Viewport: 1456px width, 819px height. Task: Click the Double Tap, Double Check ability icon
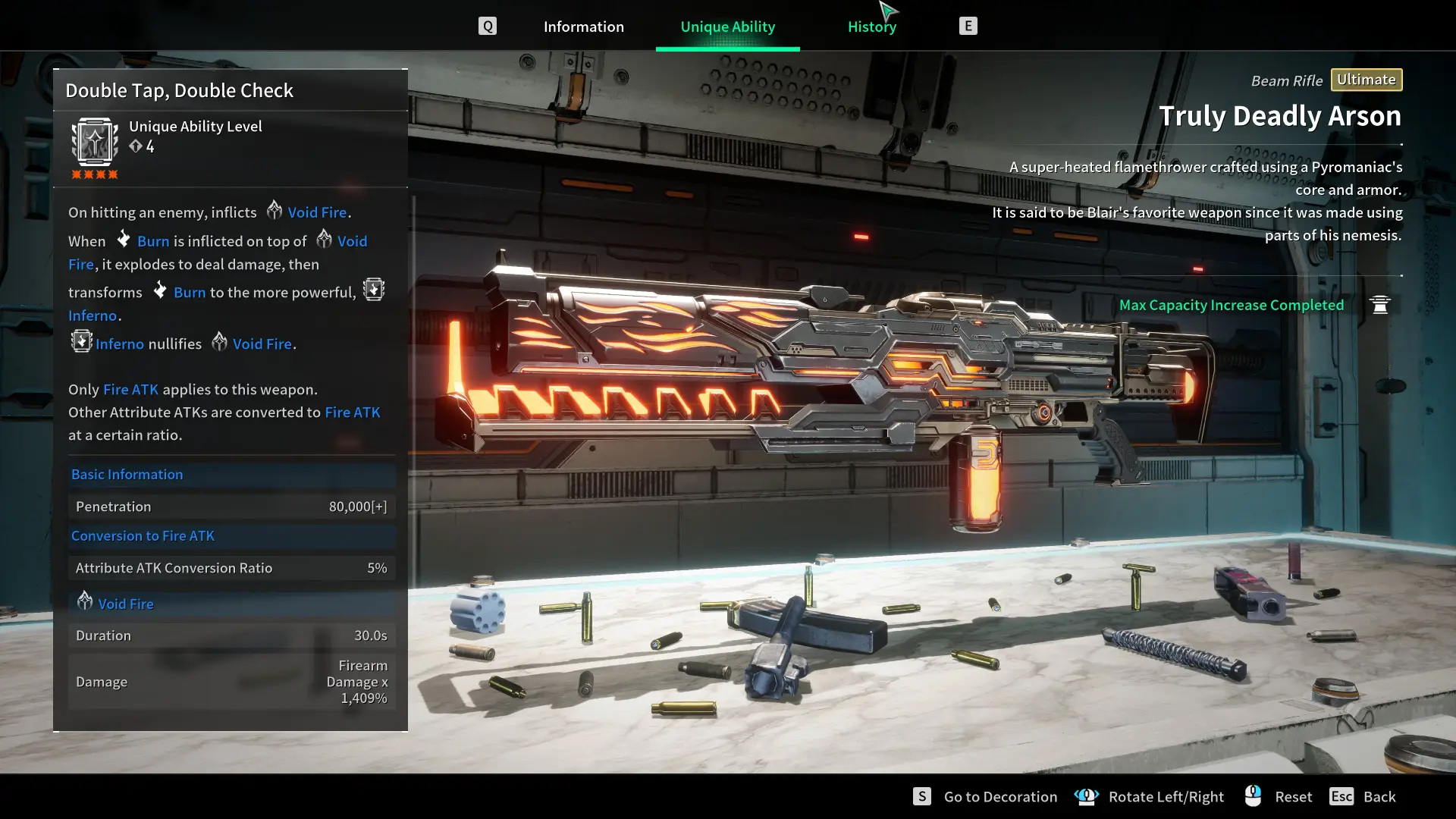coord(95,142)
